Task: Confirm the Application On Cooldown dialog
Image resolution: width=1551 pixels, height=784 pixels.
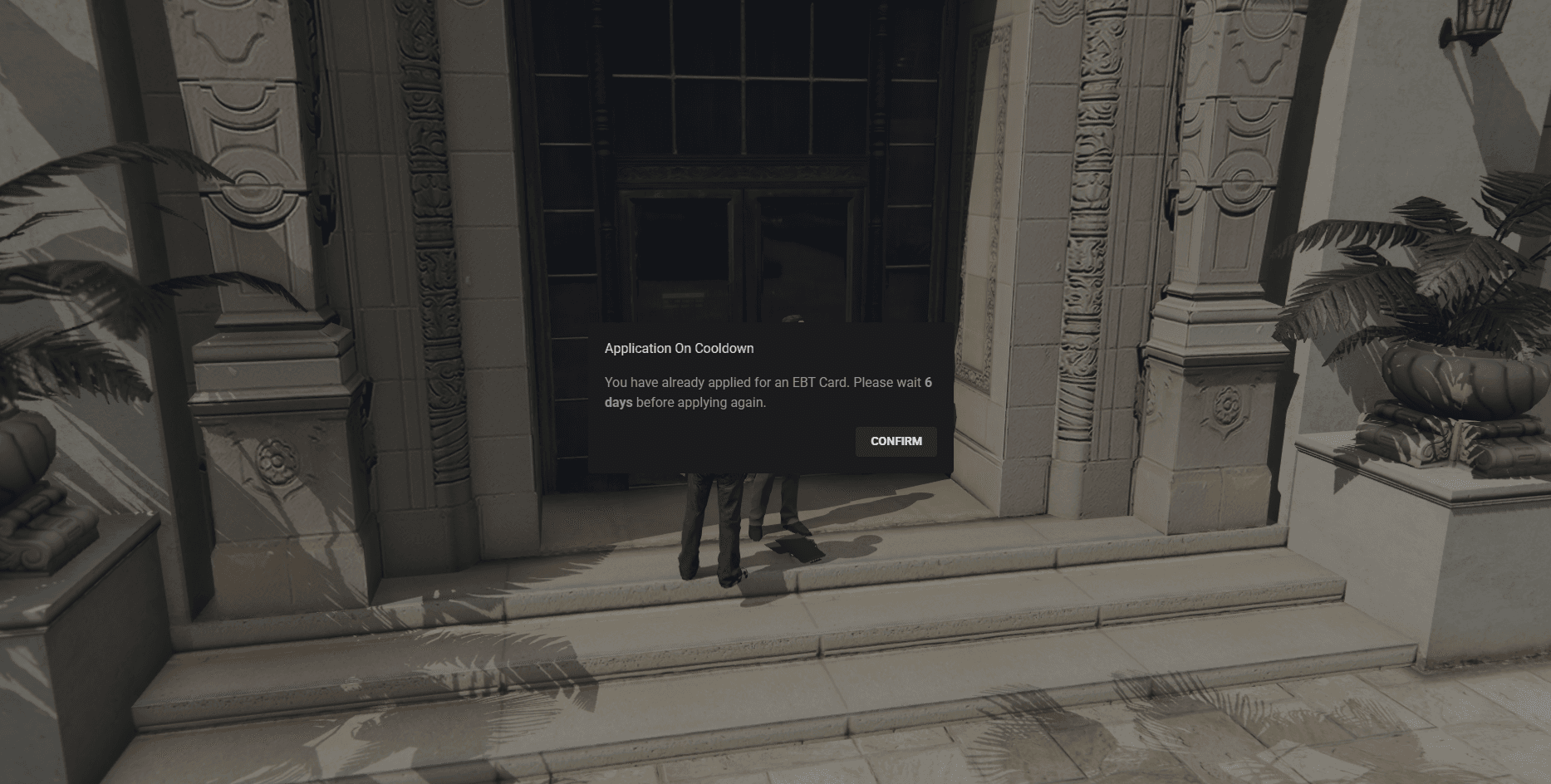Action: coord(896,441)
